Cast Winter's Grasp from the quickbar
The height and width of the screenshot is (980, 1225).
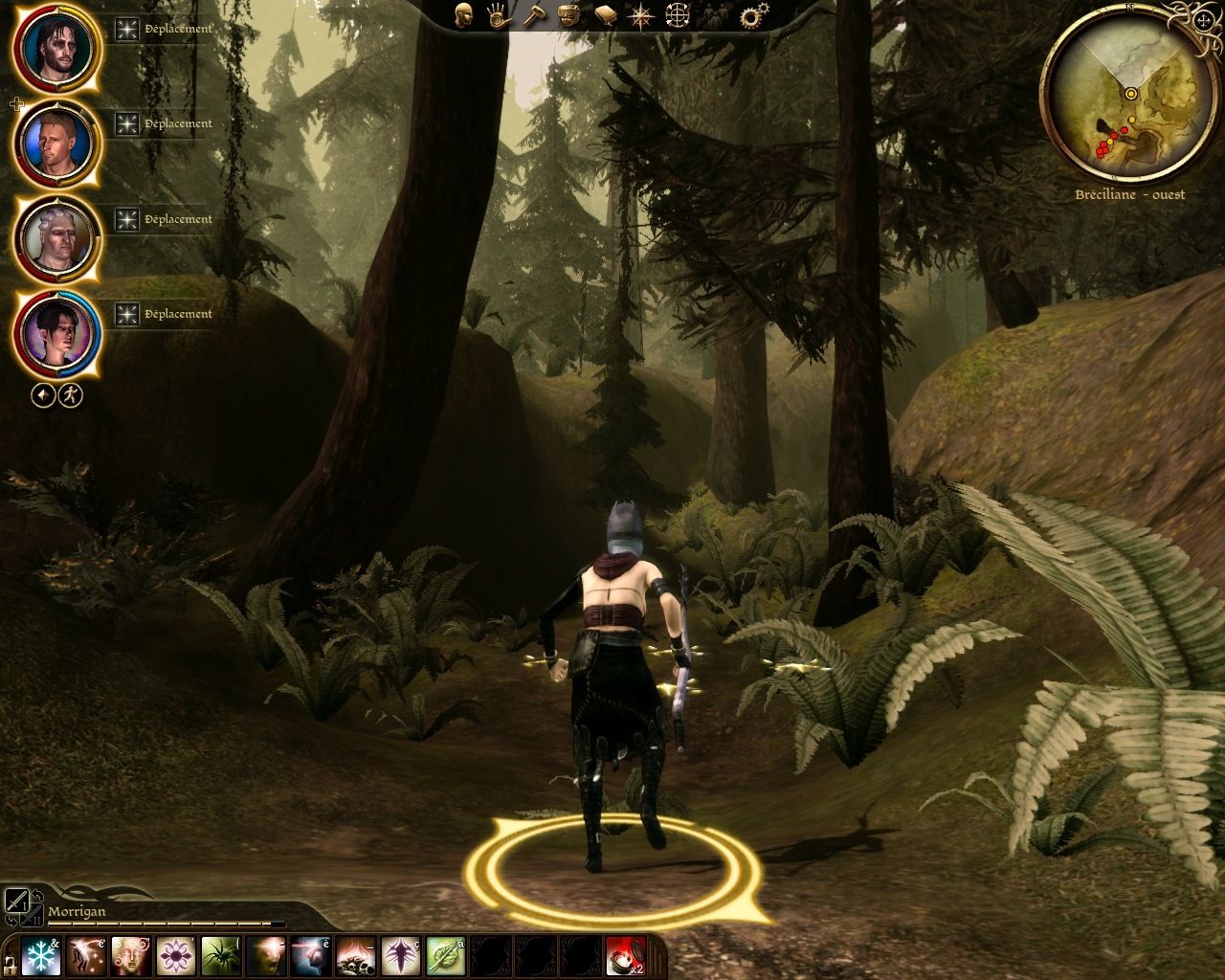(40, 955)
